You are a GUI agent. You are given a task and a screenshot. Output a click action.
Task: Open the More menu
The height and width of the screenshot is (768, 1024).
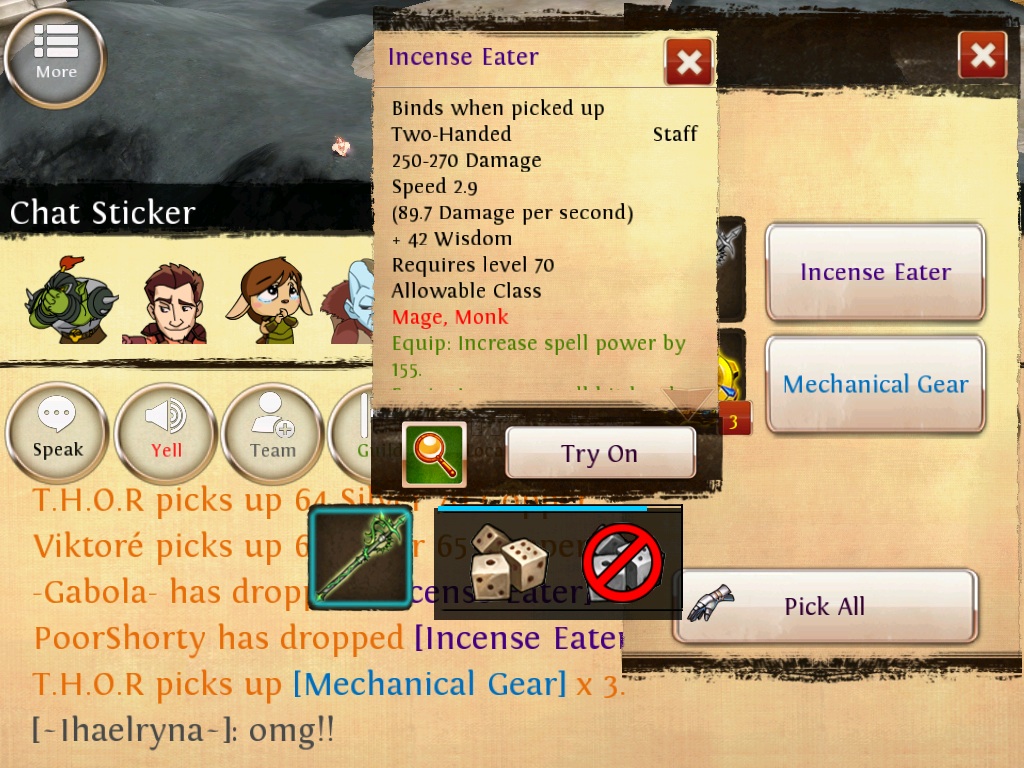point(55,56)
